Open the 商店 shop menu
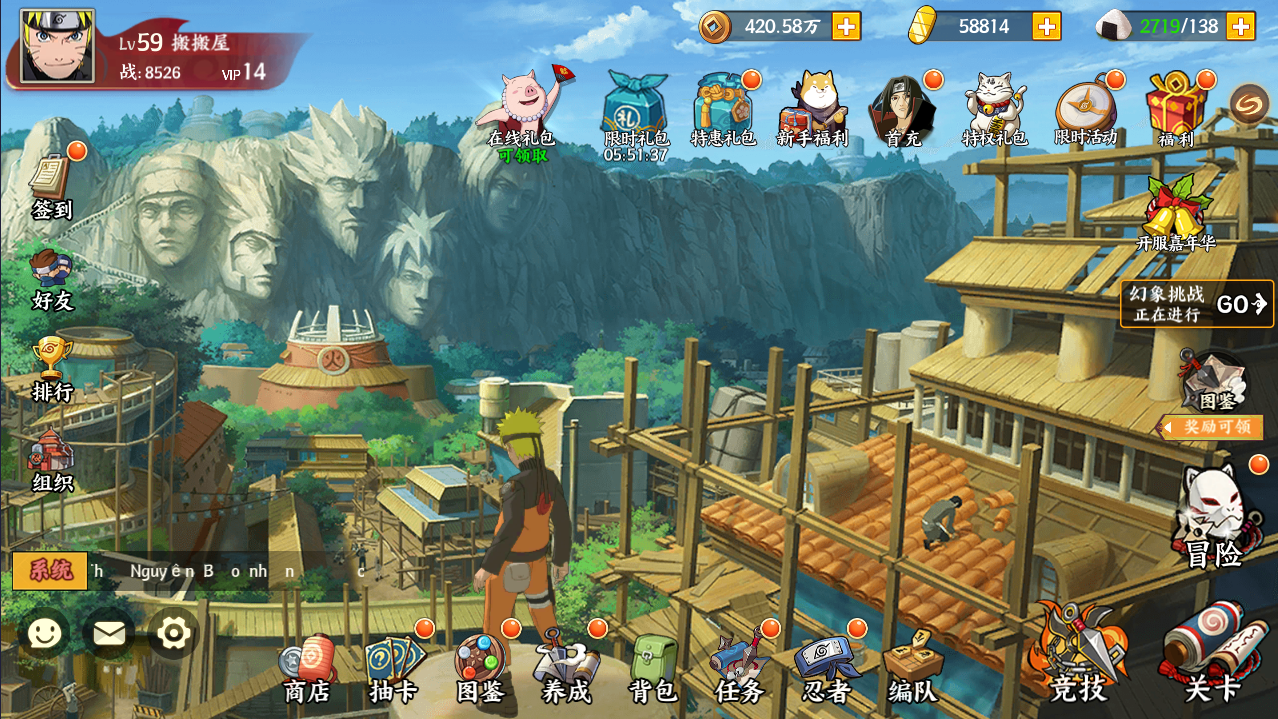This screenshot has width=1278, height=719. pyautogui.click(x=306, y=668)
